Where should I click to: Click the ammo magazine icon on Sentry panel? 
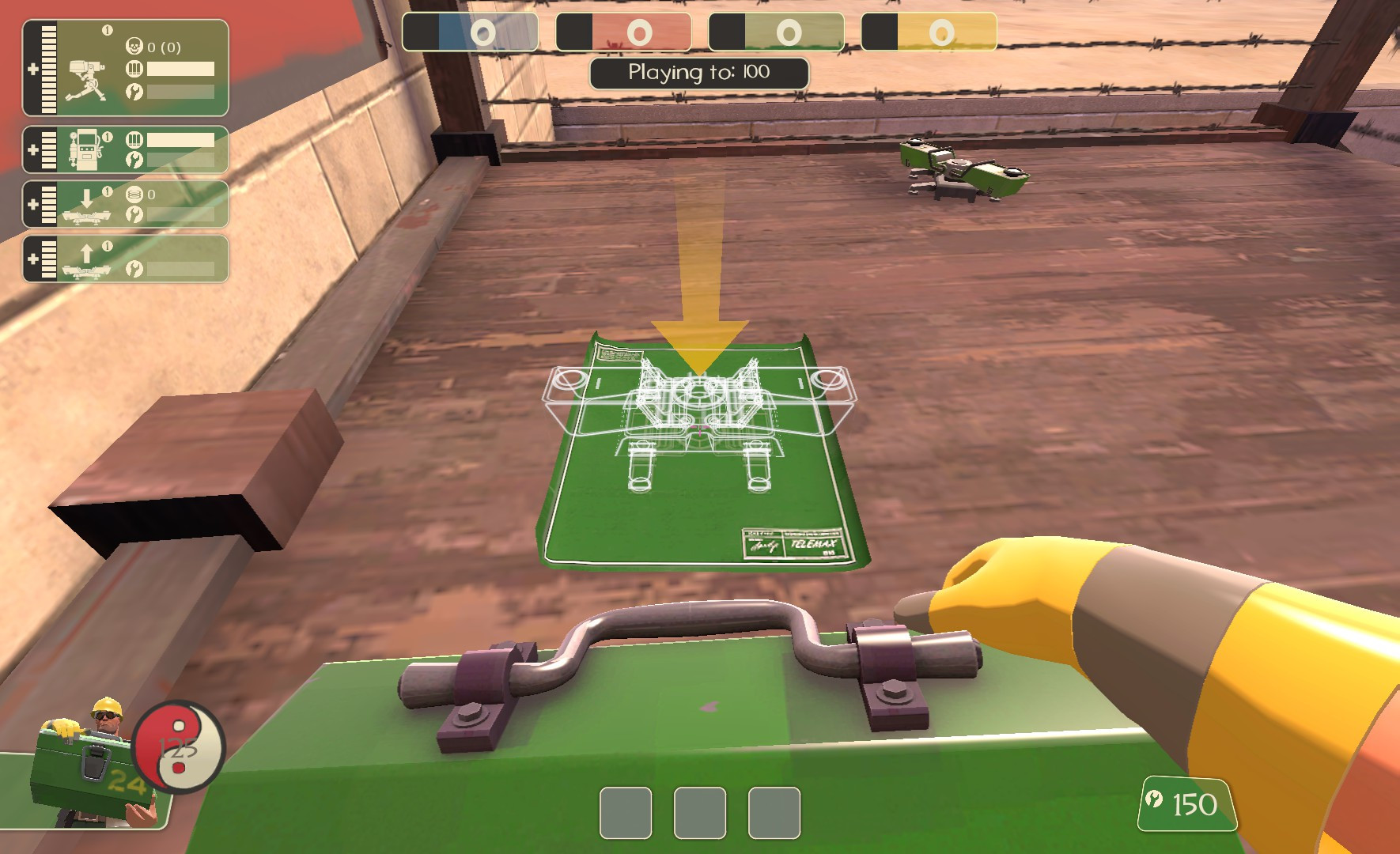click(135, 67)
